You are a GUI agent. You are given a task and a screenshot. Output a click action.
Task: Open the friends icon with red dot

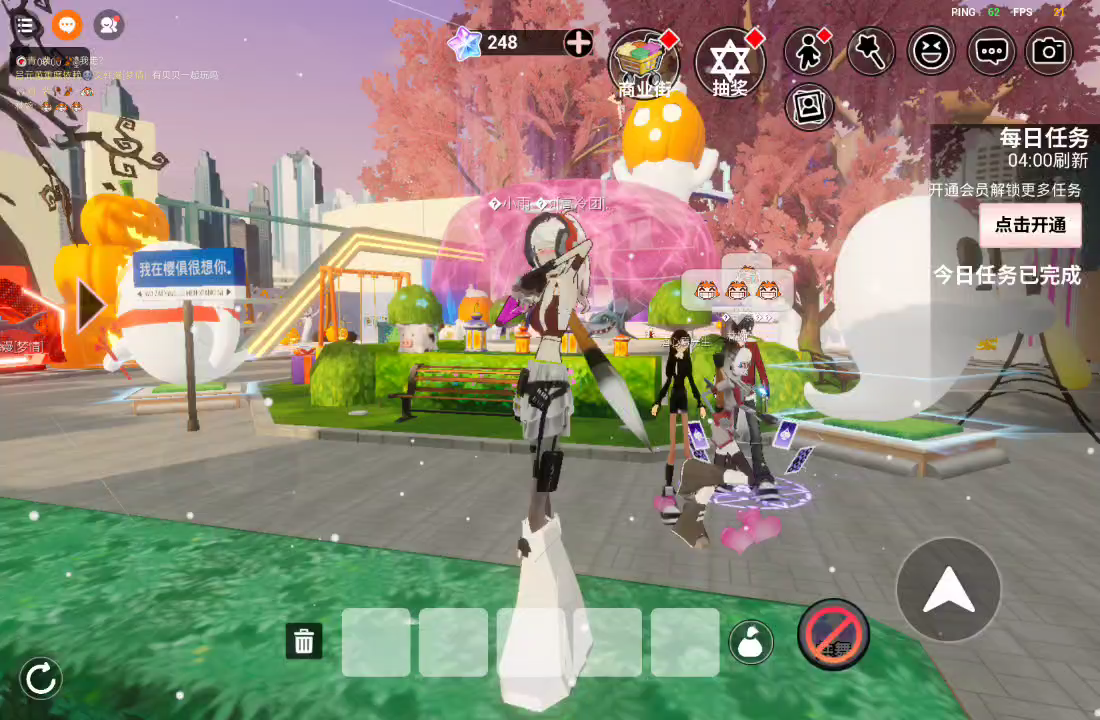tap(109, 26)
